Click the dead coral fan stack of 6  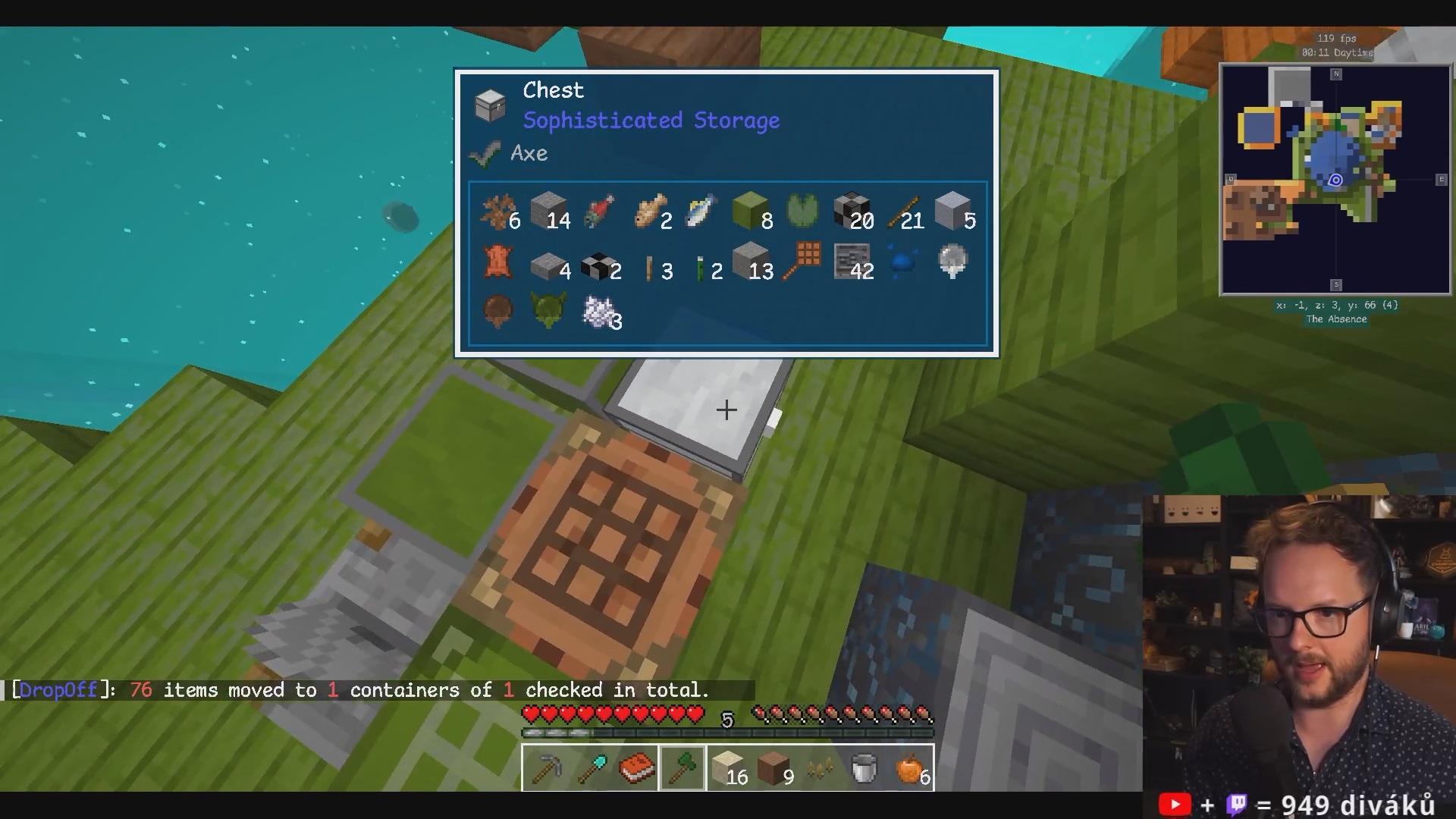coord(498,212)
